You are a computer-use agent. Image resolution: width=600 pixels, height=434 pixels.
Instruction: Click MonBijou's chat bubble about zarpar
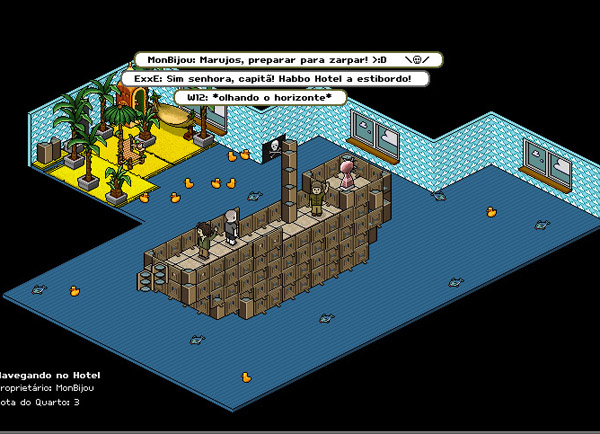pyautogui.click(x=287, y=60)
